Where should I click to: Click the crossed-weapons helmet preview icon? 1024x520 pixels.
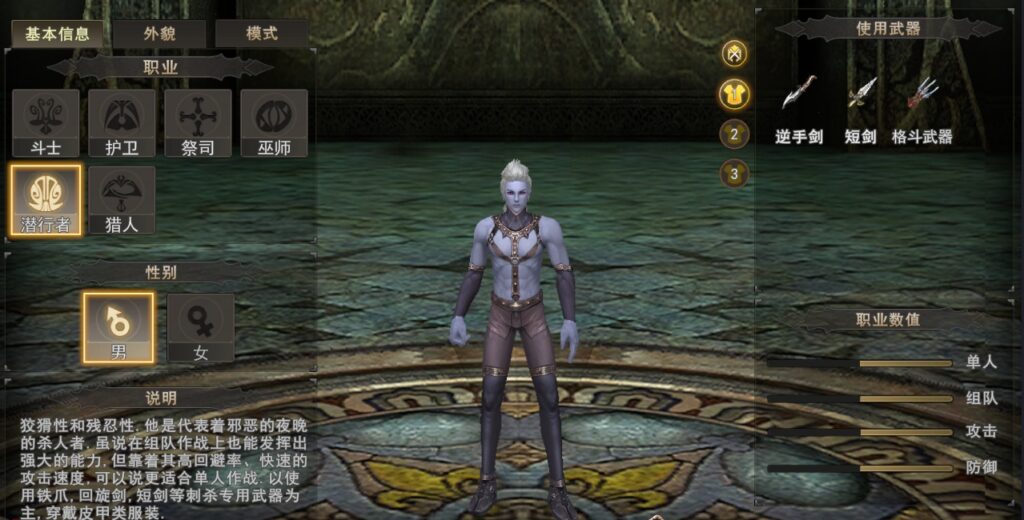(x=735, y=54)
